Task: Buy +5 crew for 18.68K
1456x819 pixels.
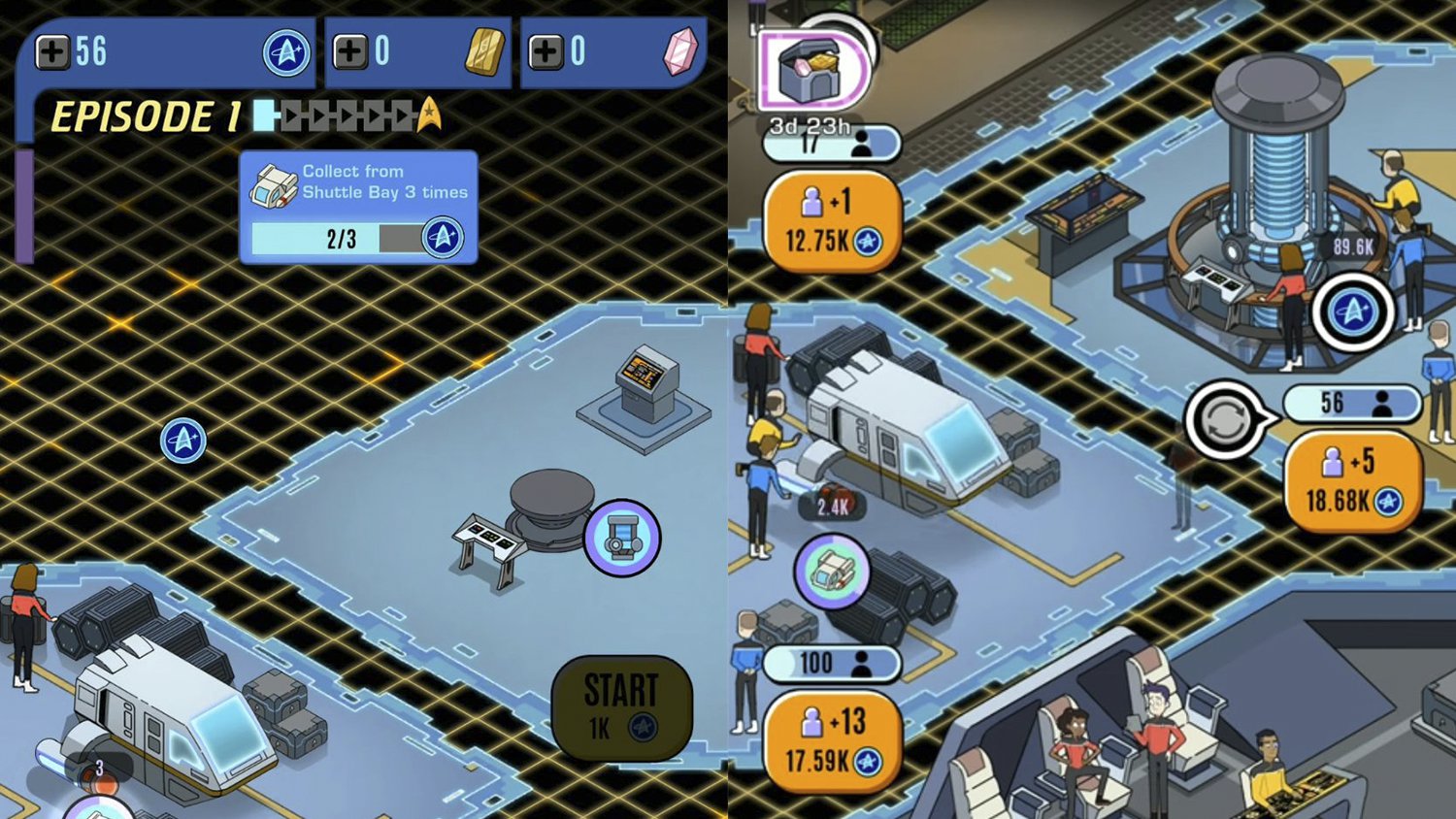Action: (1353, 477)
